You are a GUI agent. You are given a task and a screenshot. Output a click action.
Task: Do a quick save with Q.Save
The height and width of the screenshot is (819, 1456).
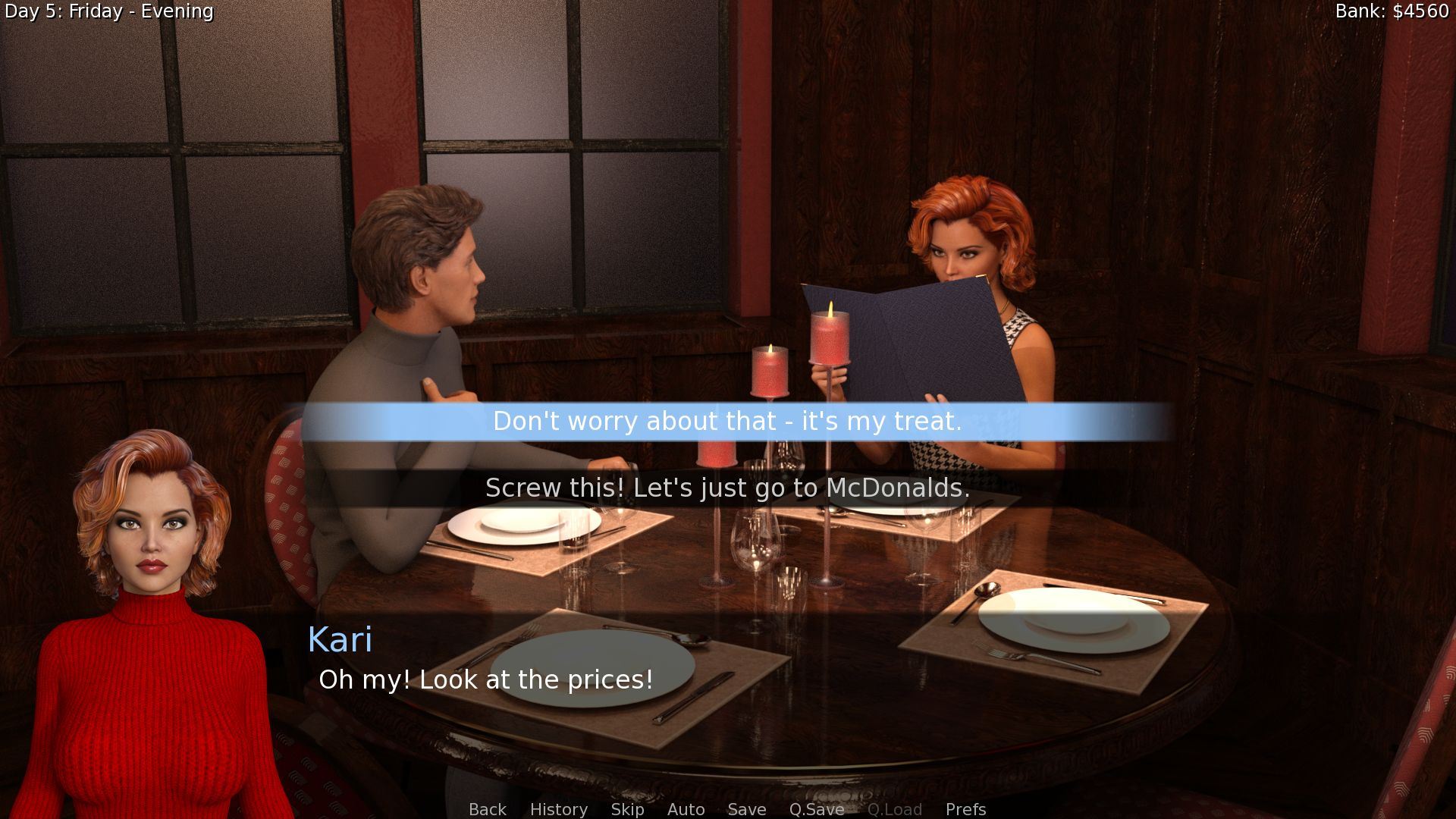pos(816,809)
